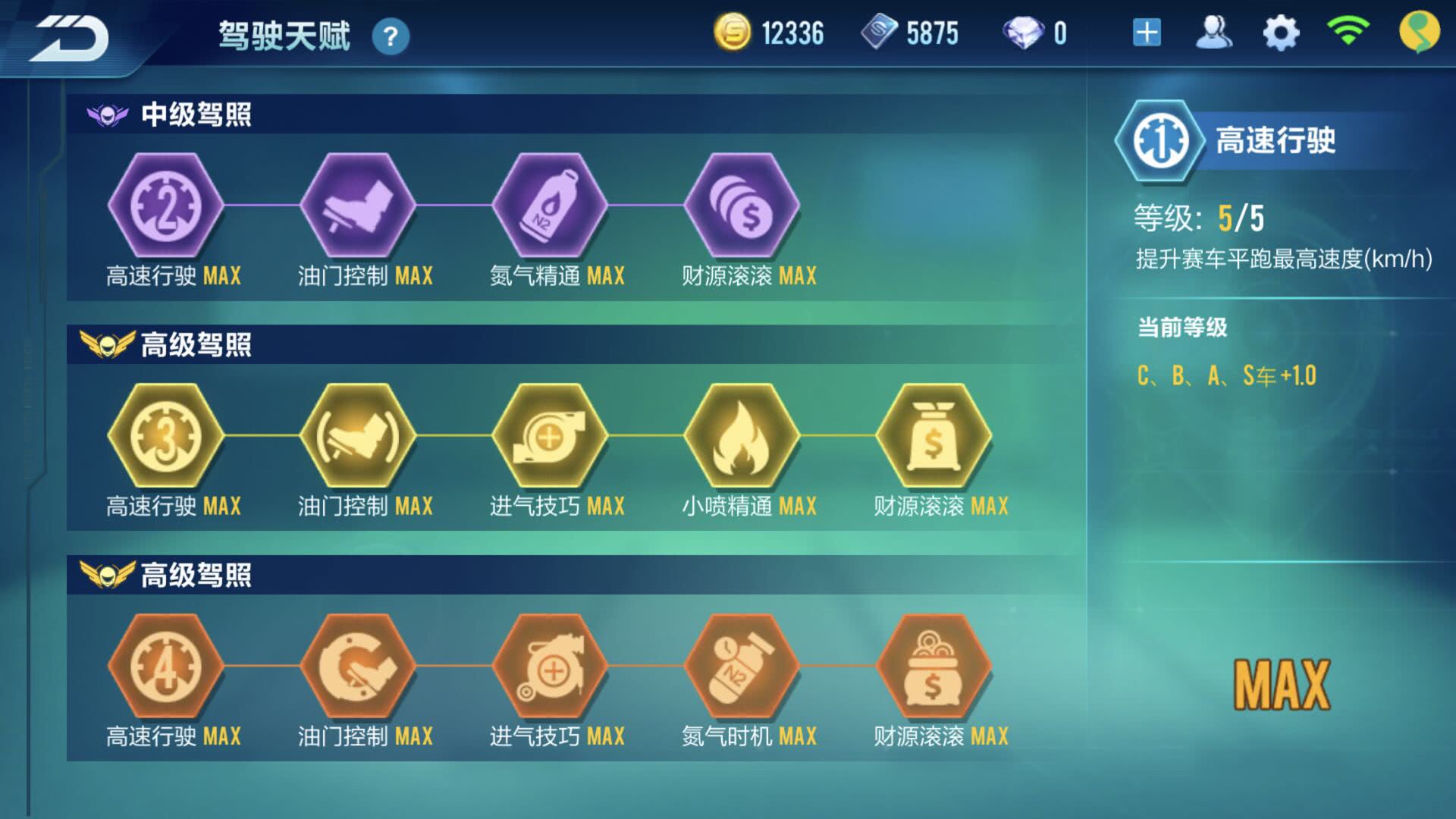Pick the orange turbo intake skill talent

pyautogui.click(x=549, y=667)
